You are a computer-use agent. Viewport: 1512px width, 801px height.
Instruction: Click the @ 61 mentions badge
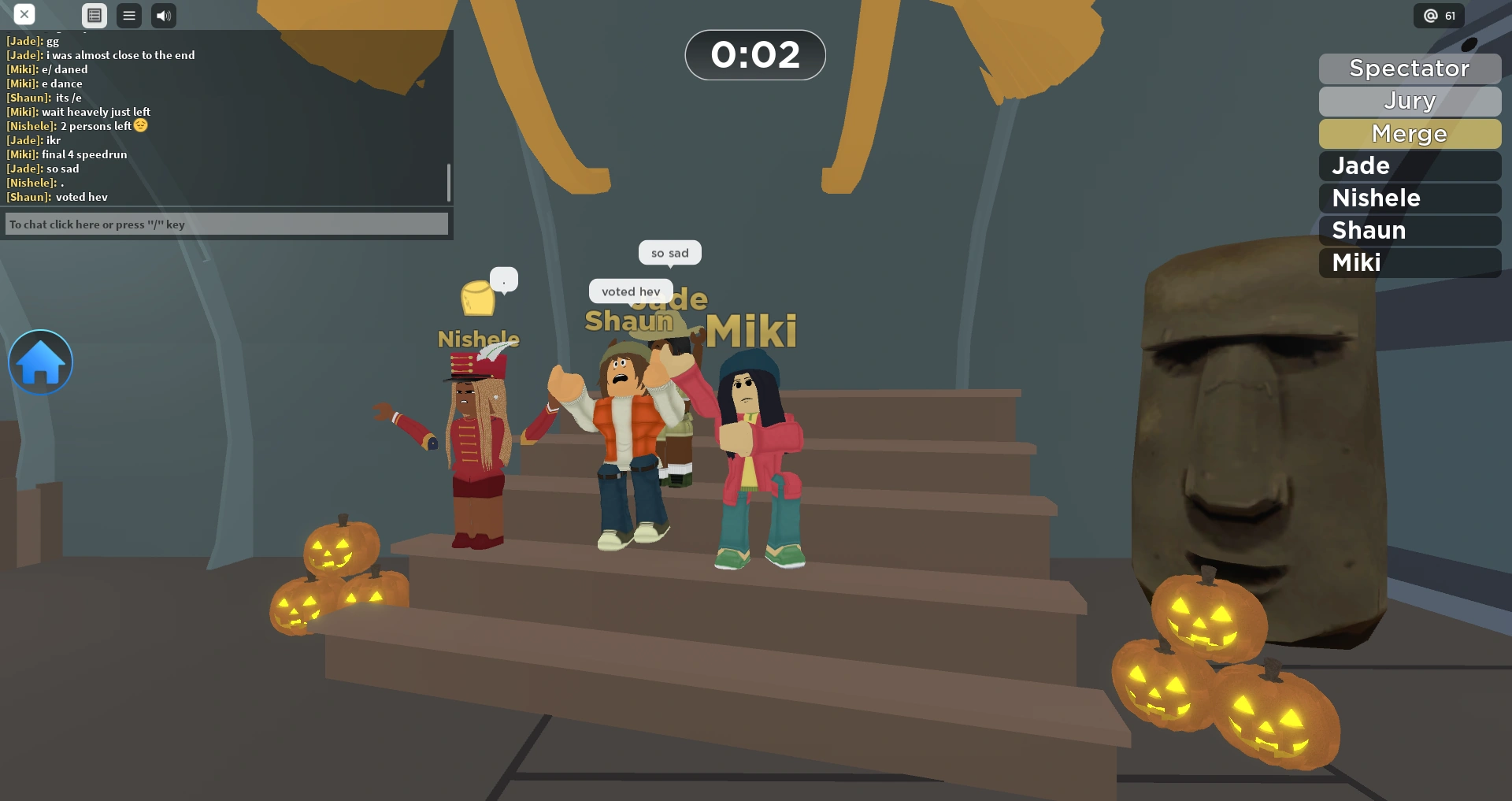1438,14
